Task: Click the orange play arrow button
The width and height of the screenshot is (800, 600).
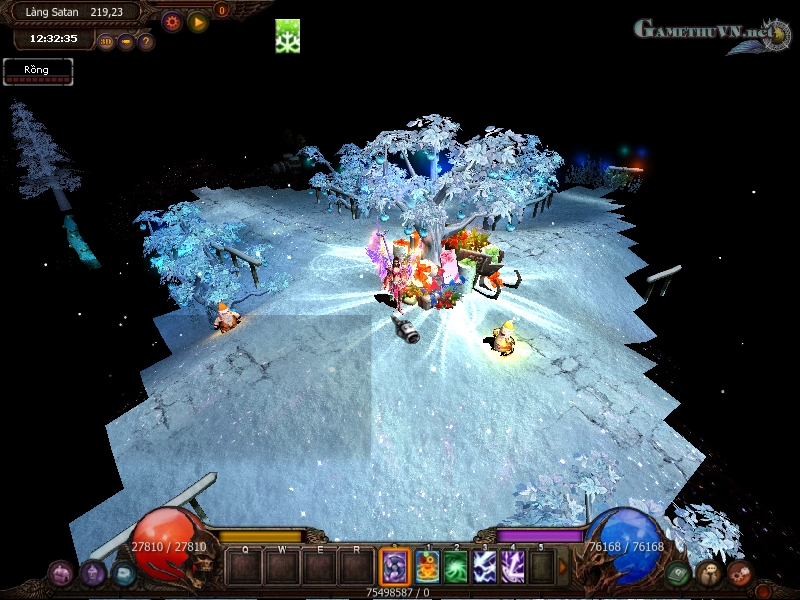Action: (x=198, y=21)
